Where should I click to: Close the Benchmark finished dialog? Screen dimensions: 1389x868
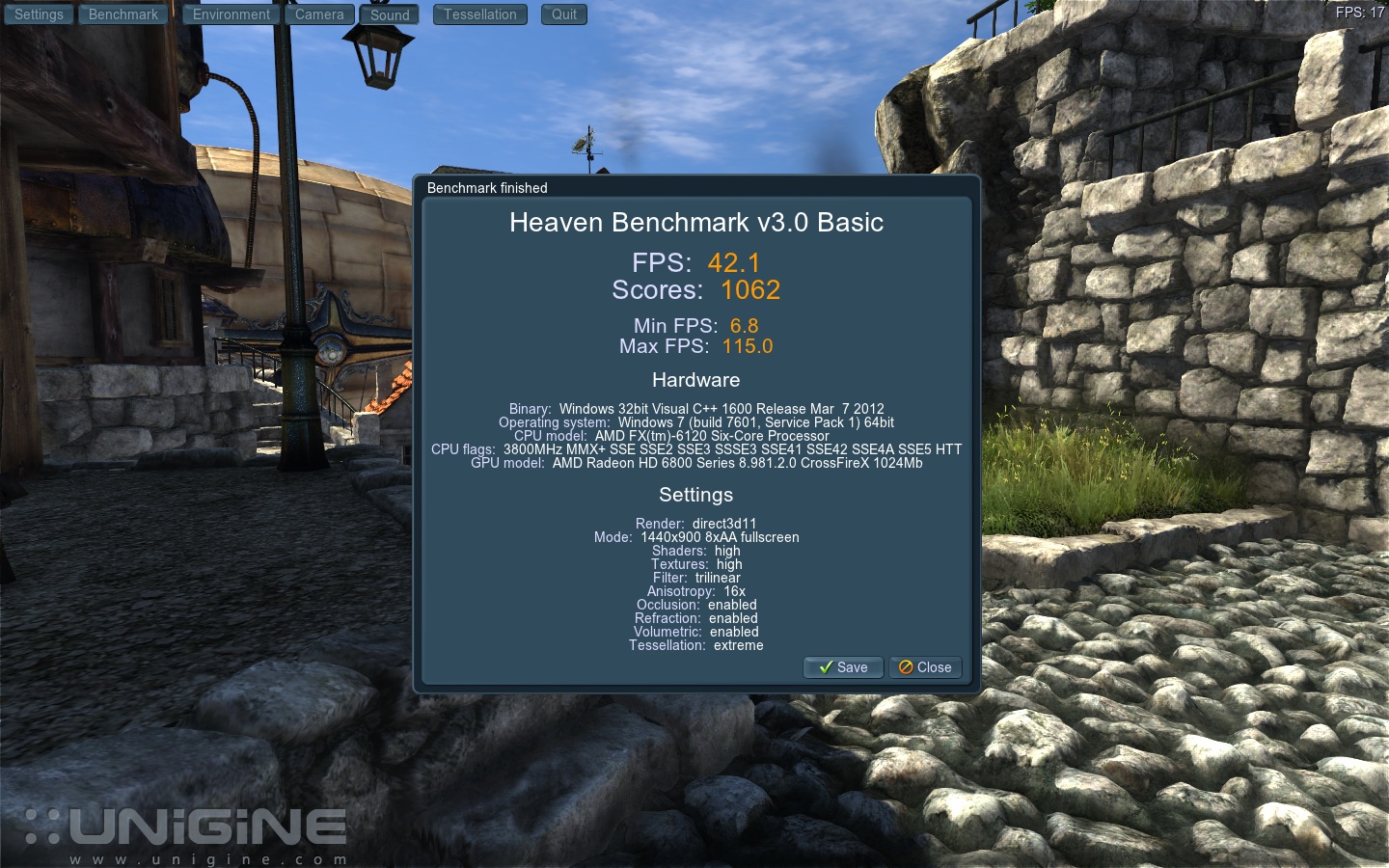tap(925, 667)
